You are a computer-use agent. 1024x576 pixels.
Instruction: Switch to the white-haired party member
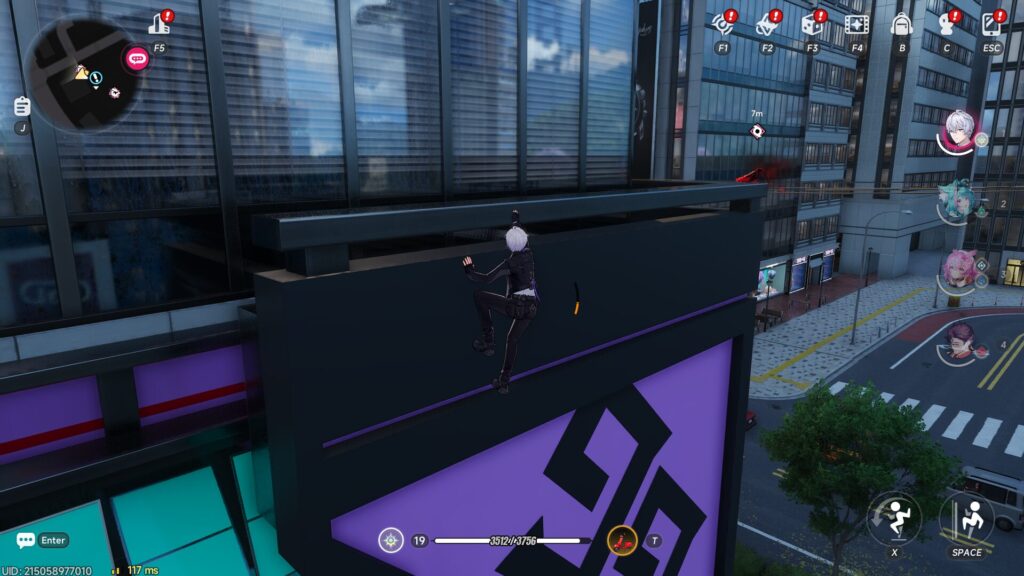(x=960, y=130)
